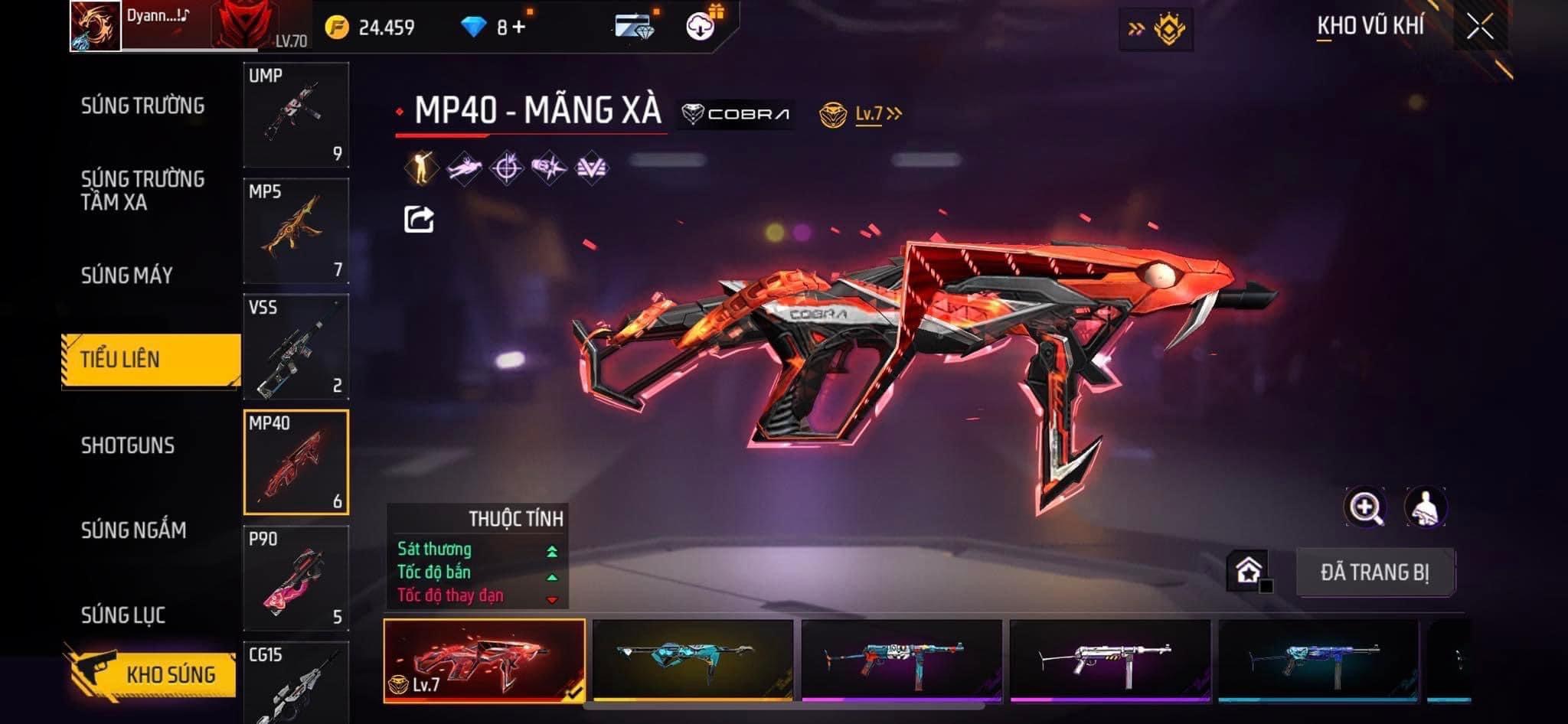Switch to the Súng Ngắm category
This screenshot has width=1568, height=724.
(x=133, y=530)
